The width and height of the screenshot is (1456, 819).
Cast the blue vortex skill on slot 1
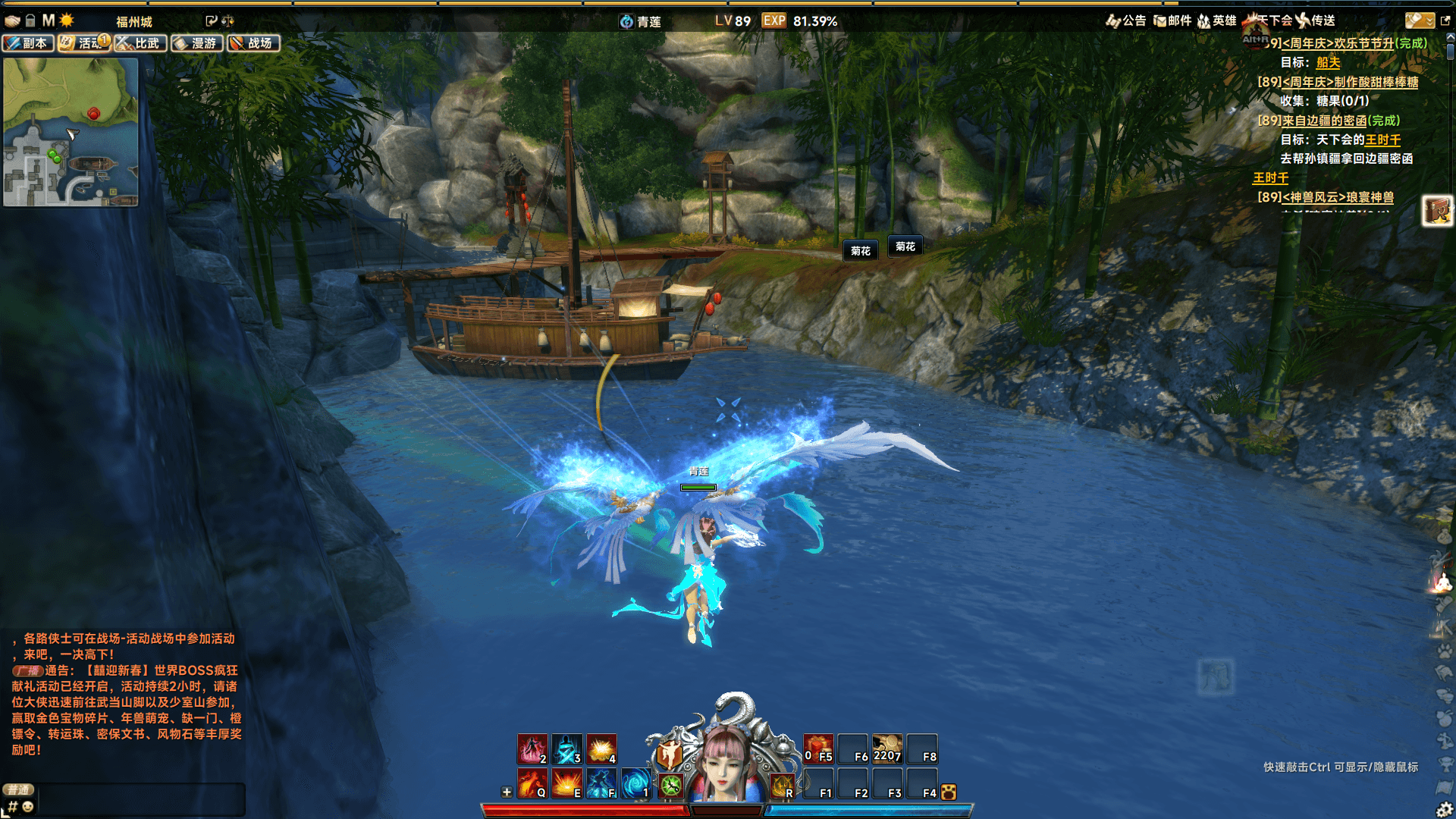point(635,783)
